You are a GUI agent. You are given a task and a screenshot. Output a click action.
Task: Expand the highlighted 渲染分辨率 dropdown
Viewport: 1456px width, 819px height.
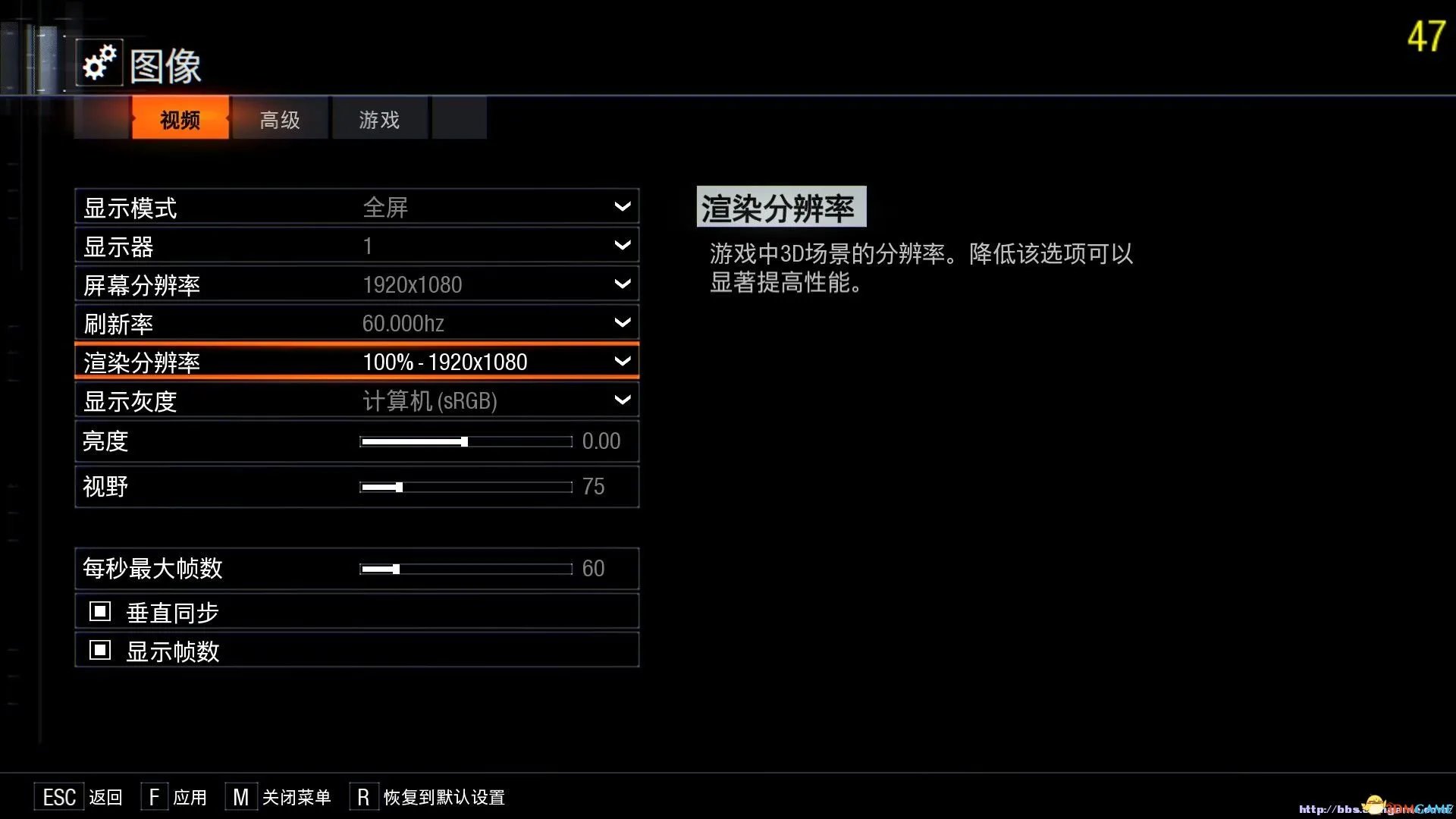click(622, 362)
